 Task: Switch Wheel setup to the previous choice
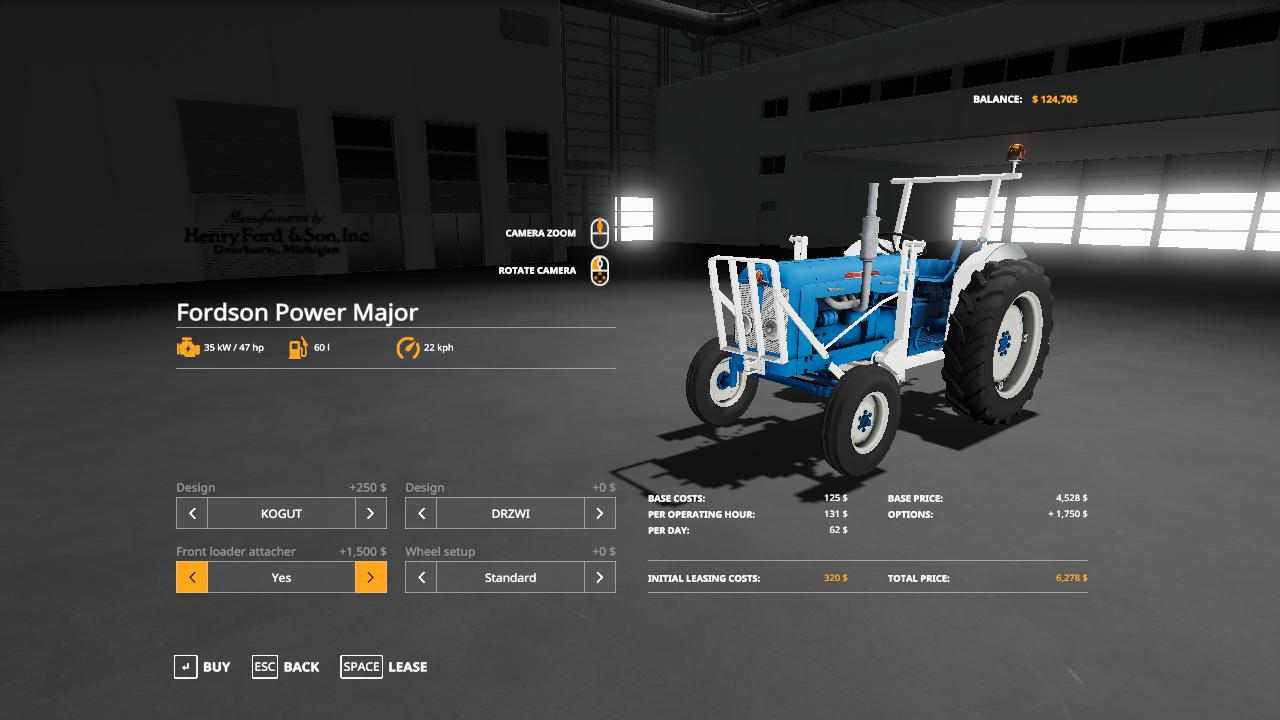point(421,577)
